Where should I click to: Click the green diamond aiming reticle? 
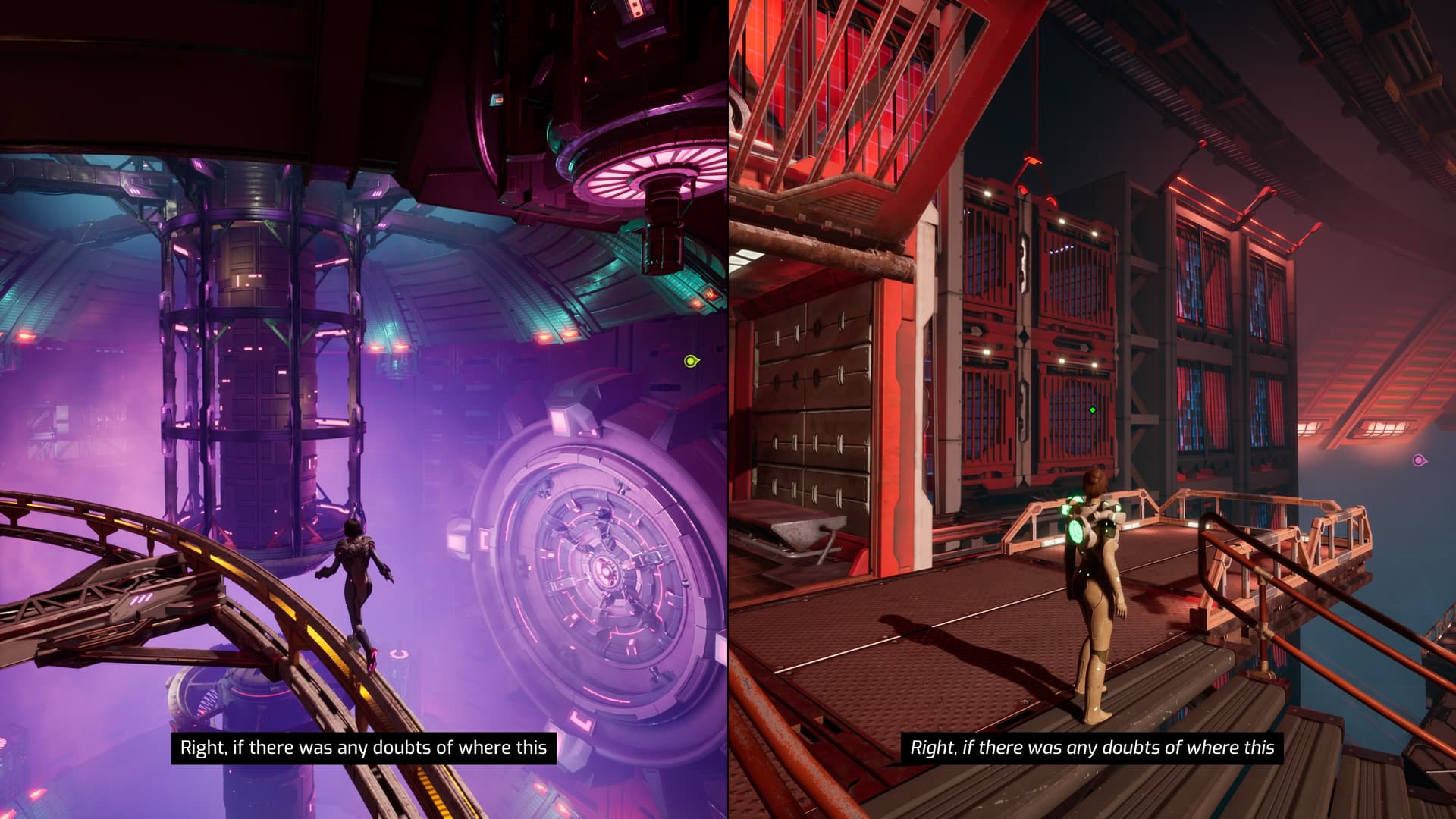(x=1092, y=410)
